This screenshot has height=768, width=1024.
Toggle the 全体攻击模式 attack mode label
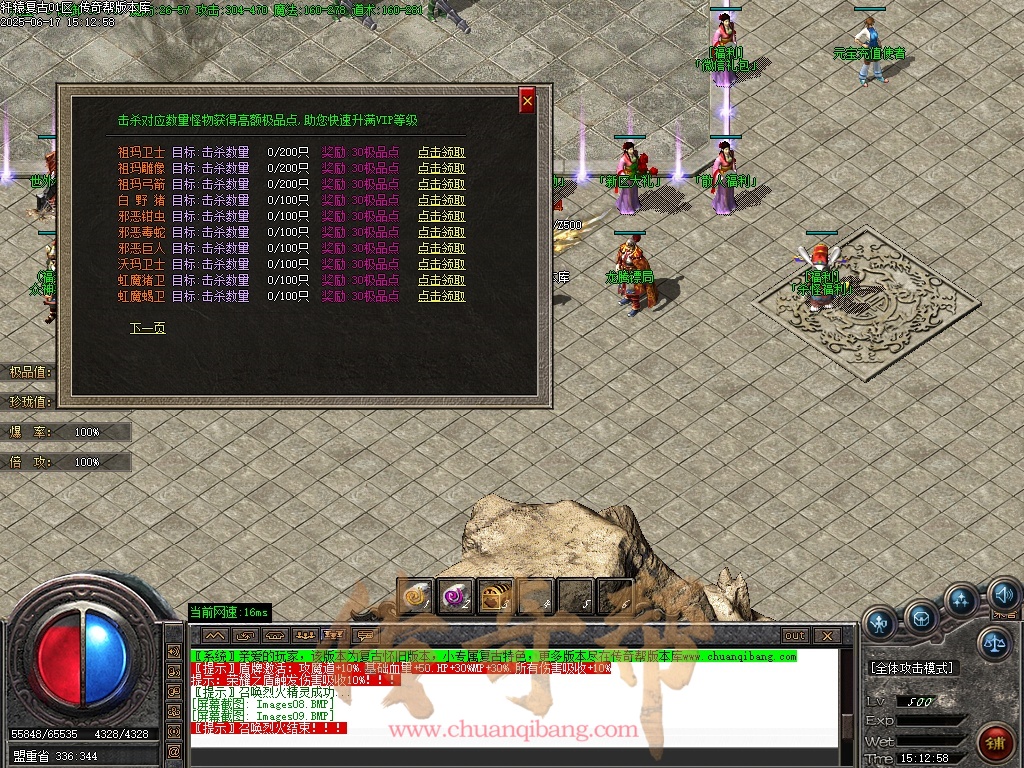click(912, 667)
